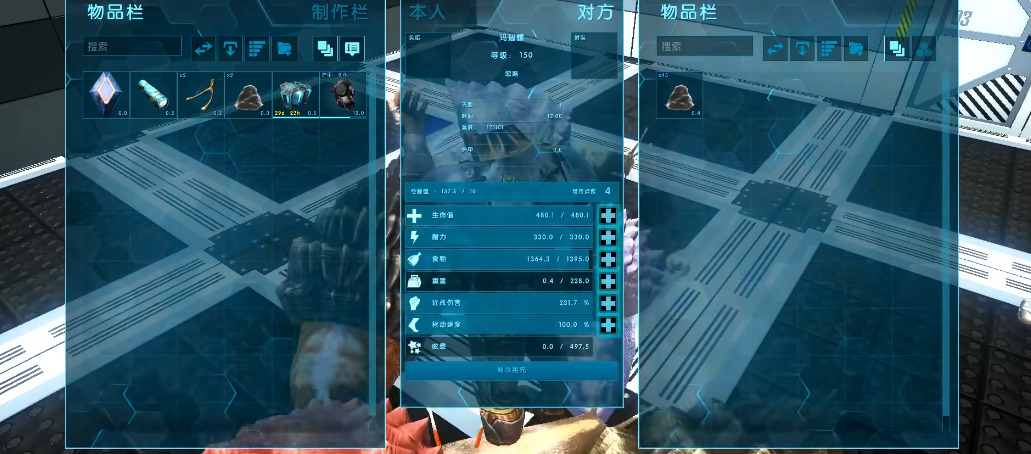This screenshot has height=454, width=1031.
Task: Increase the 耐力 stamina stat
Action: pyautogui.click(x=609, y=239)
